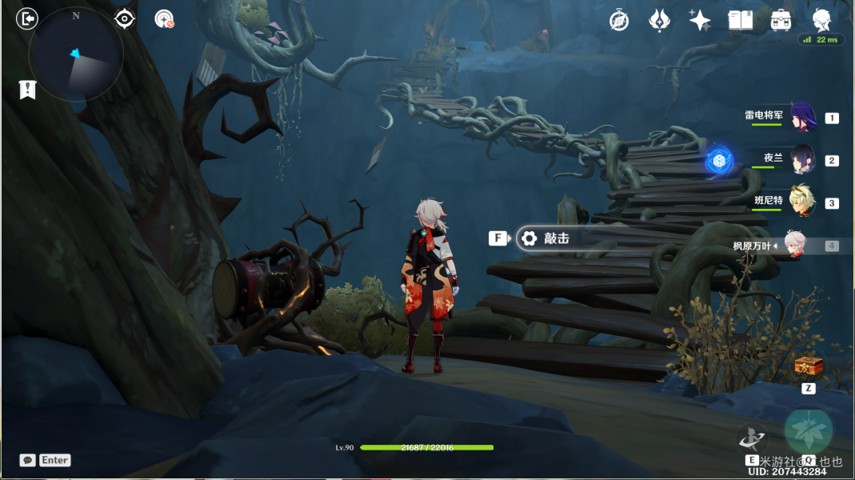The image size is (855, 480).
Task: Switch to party member 夜兰
Action: [803, 159]
